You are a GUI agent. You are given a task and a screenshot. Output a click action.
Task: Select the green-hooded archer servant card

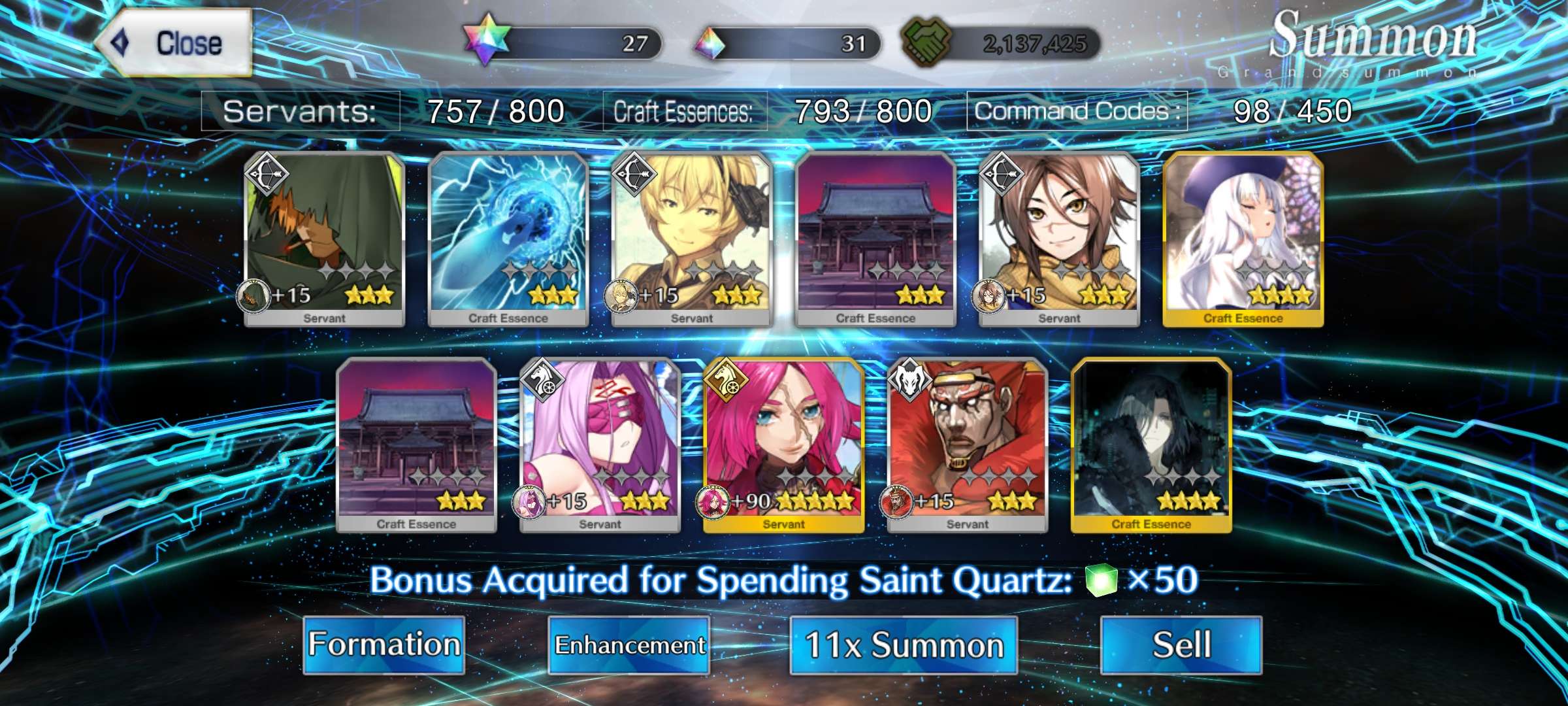[325, 239]
